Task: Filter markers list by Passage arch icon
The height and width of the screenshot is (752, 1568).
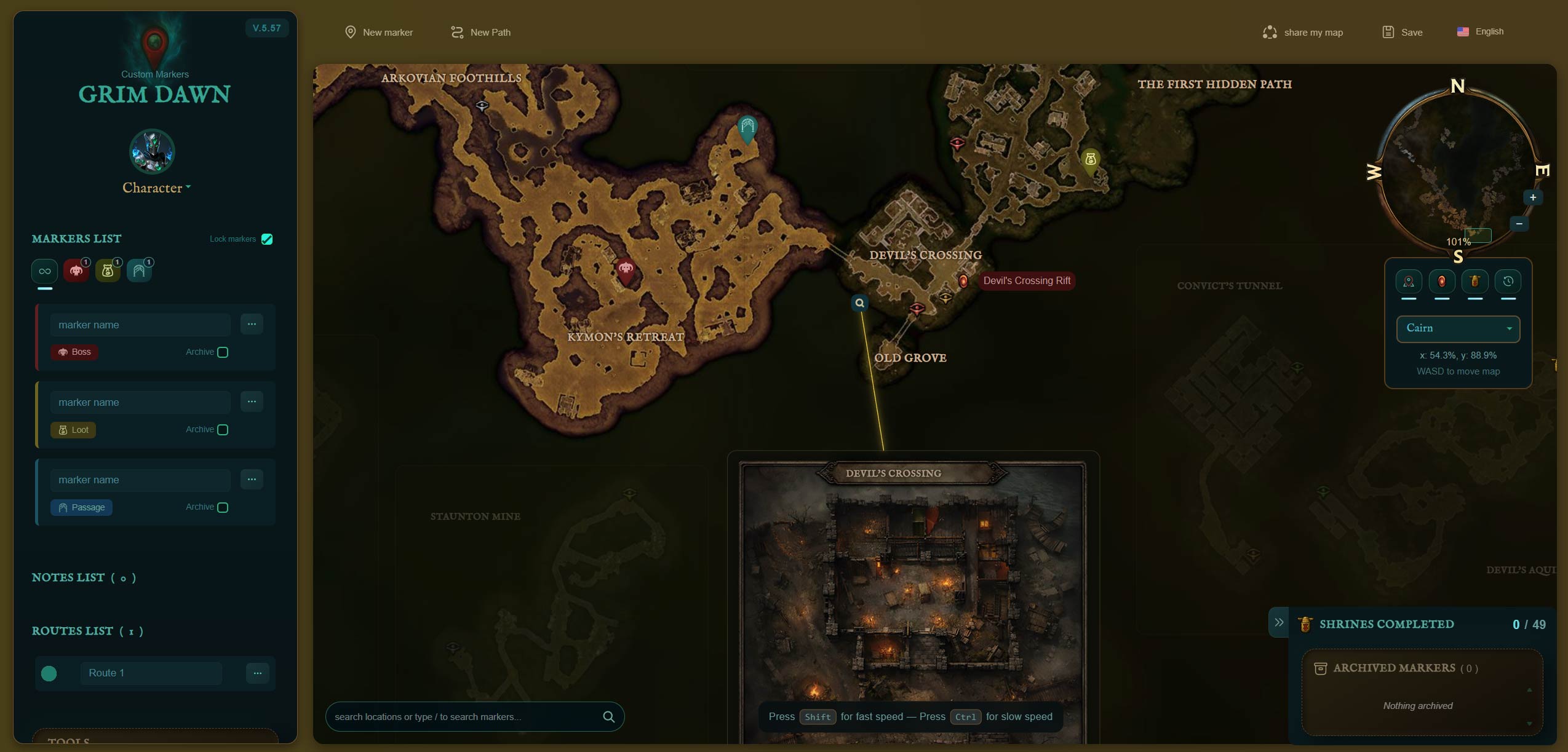Action: point(139,271)
